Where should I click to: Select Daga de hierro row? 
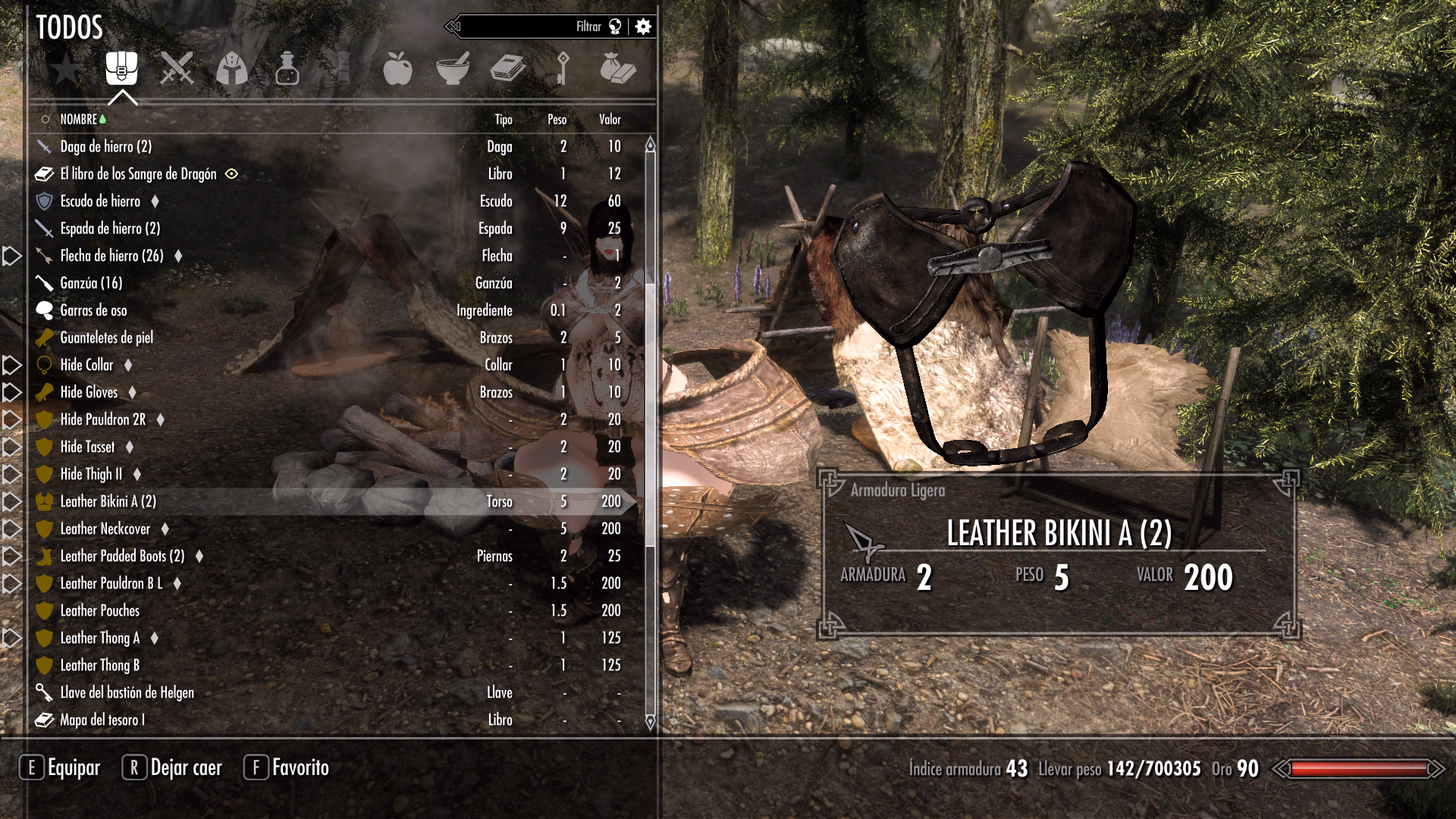[x=106, y=147]
